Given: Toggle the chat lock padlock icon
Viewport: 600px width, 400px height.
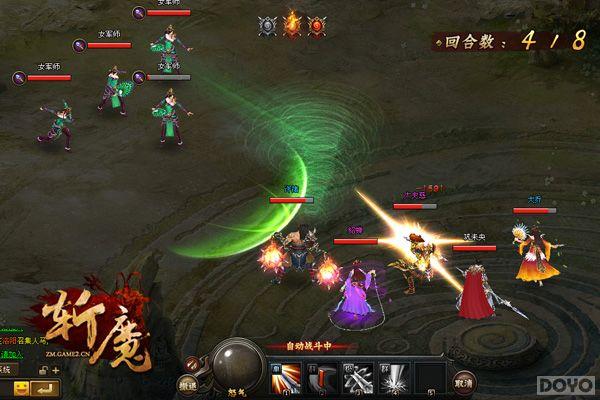Looking at the screenshot, I should pyautogui.click(x=43, y=370).
